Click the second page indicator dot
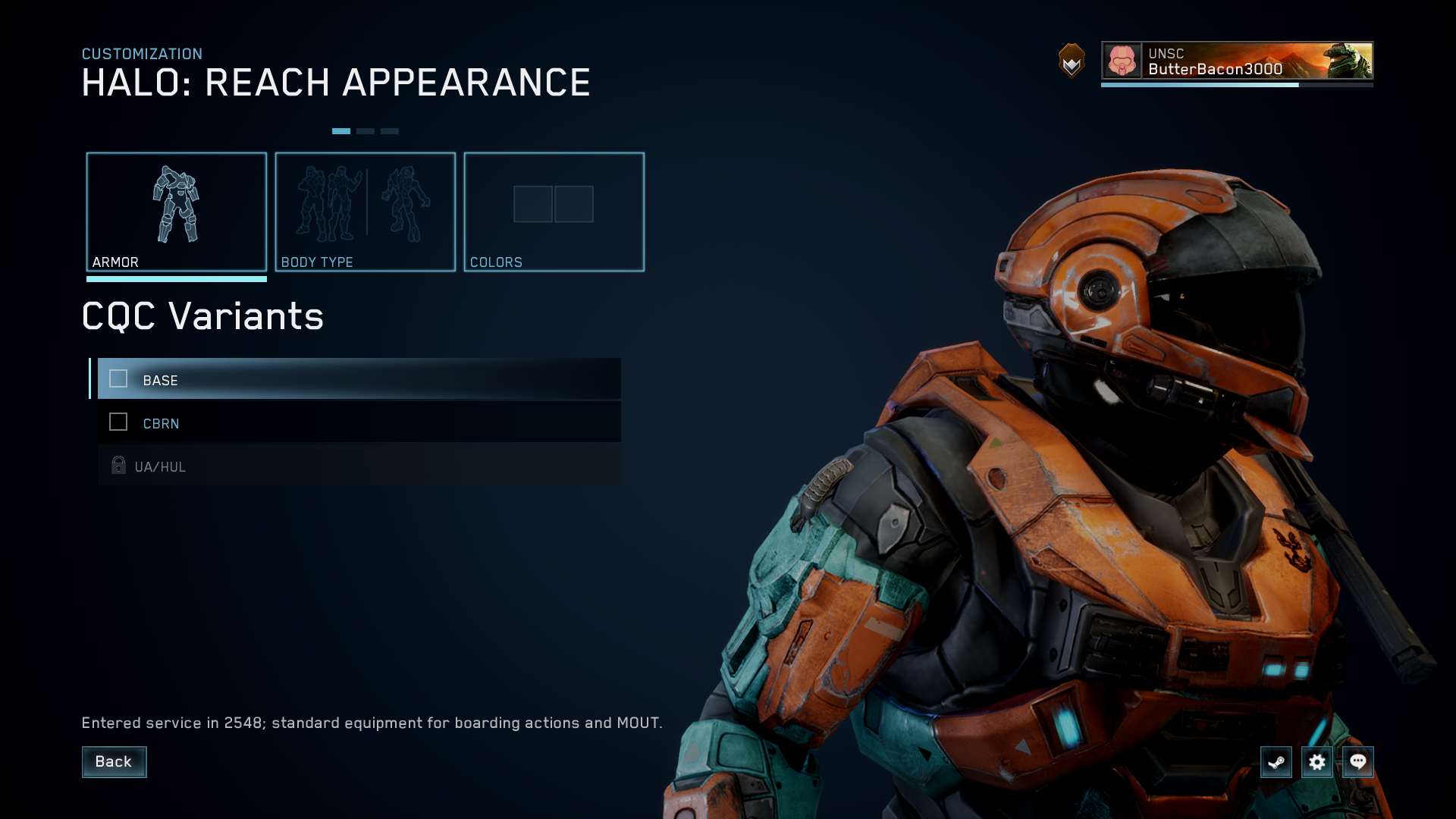This screenshot has width=1456, height=819. click(366, 130)
